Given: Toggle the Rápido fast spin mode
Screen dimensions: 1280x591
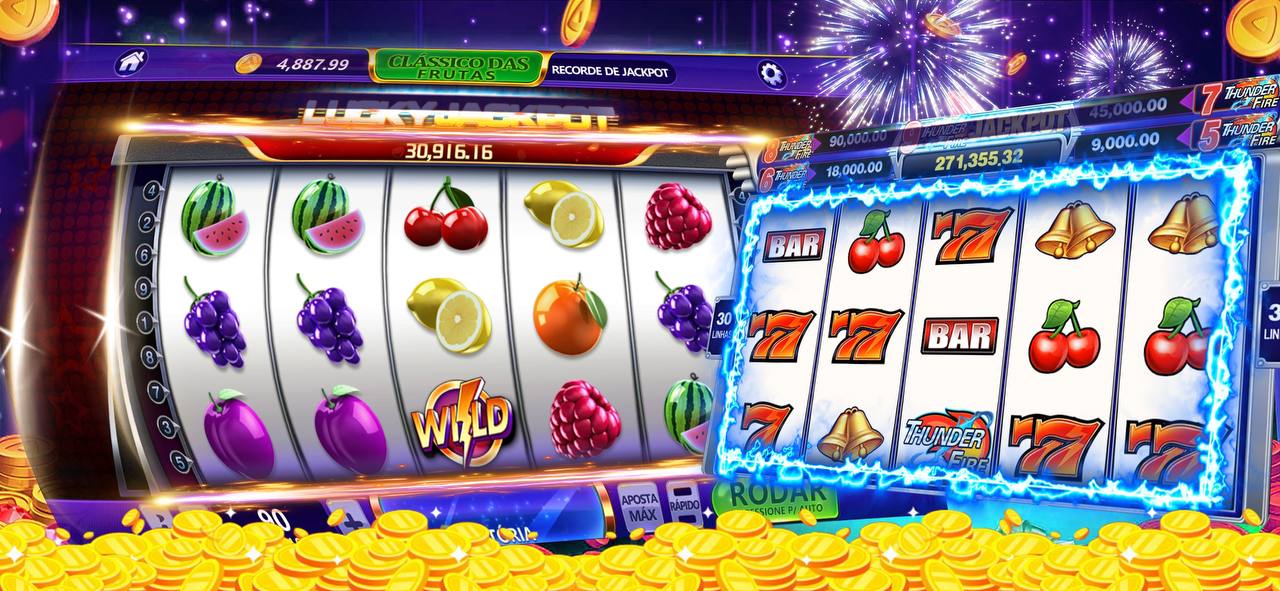Looking at the screenshot, I should pos(684,501).
